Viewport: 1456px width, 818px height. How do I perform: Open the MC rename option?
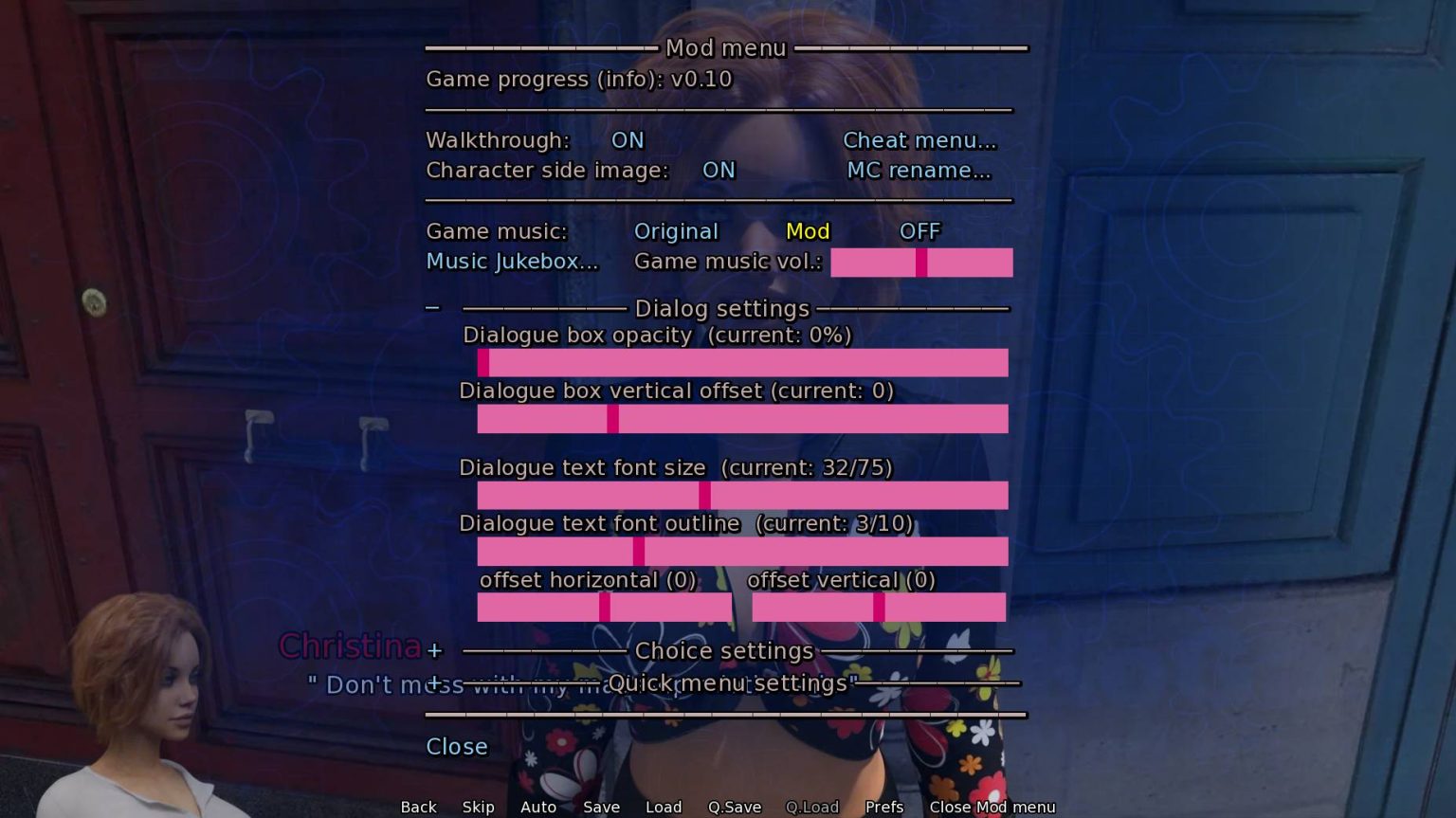[x=919, y=171]
